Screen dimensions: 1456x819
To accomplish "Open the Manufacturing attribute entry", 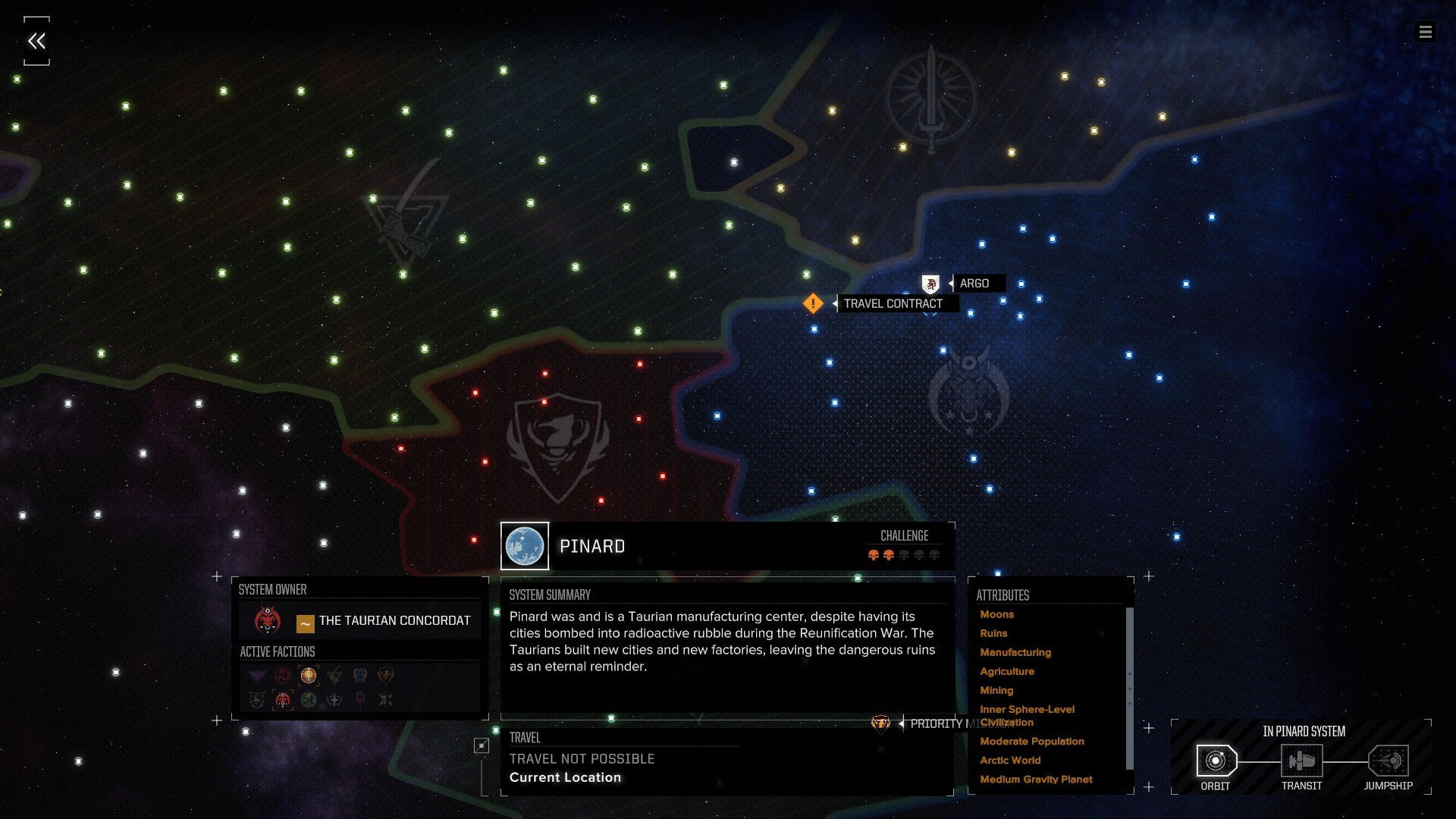I will 1015,652.
